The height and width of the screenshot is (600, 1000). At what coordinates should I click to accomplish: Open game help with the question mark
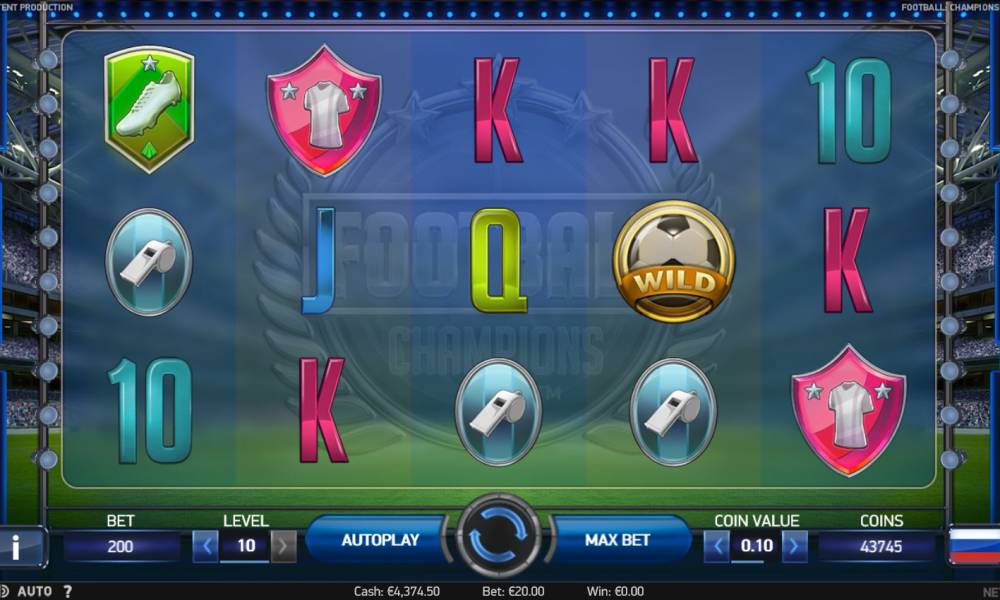point(67,591)
